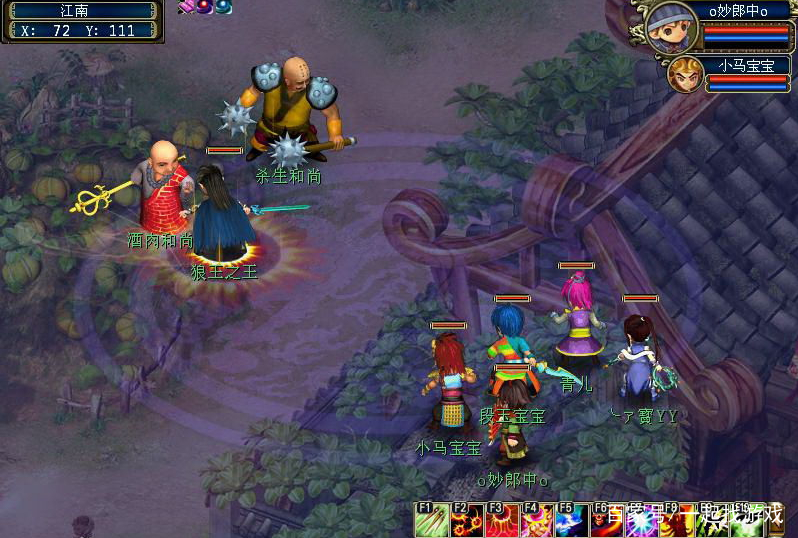Screen dimensions: 798x538
Task: Click the 江南 map name panel
Action: coord(82,11)
